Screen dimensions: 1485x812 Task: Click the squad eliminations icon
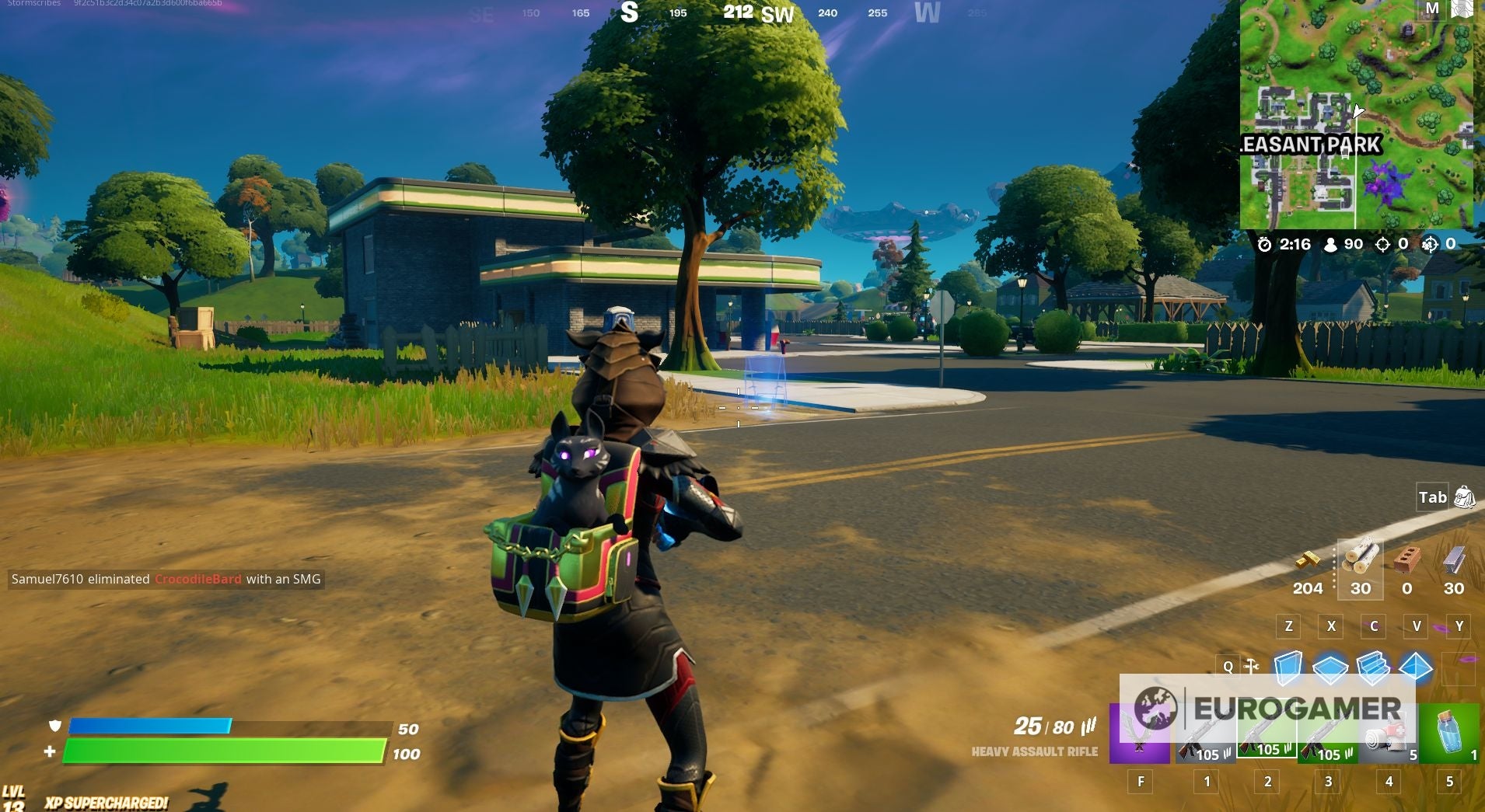pyautogui.click(x=1431, y=245)
